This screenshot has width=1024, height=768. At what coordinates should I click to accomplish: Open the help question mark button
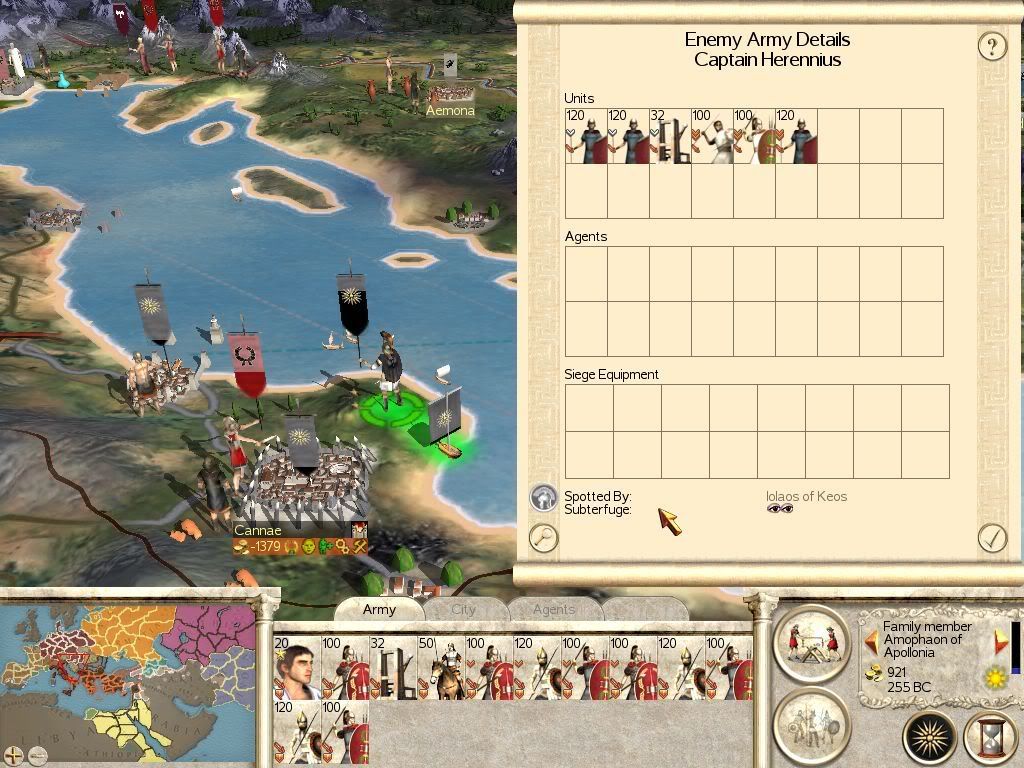pos(991,46)
